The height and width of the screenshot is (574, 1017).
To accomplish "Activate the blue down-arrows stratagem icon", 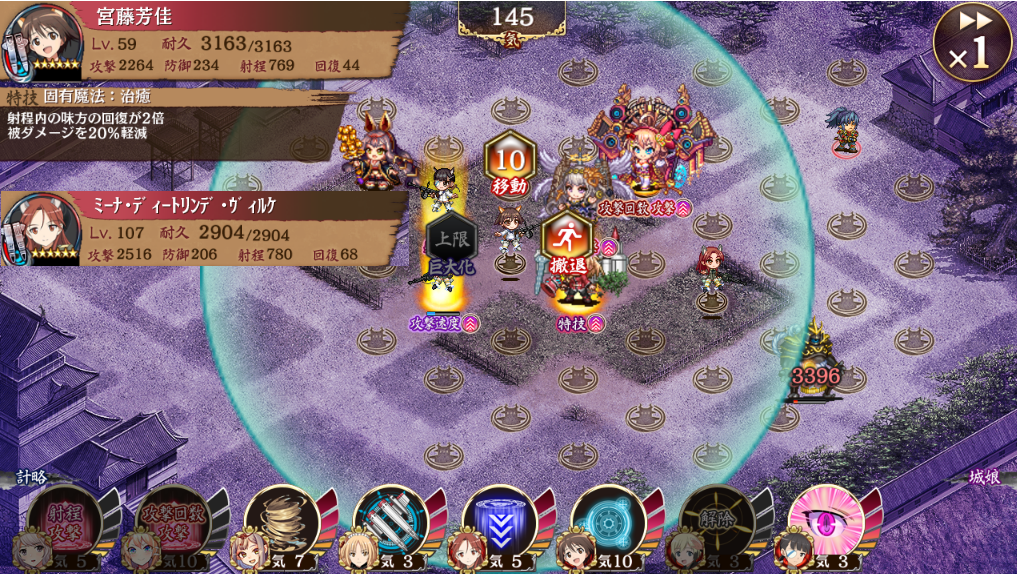I will click(x=499, y=520).
